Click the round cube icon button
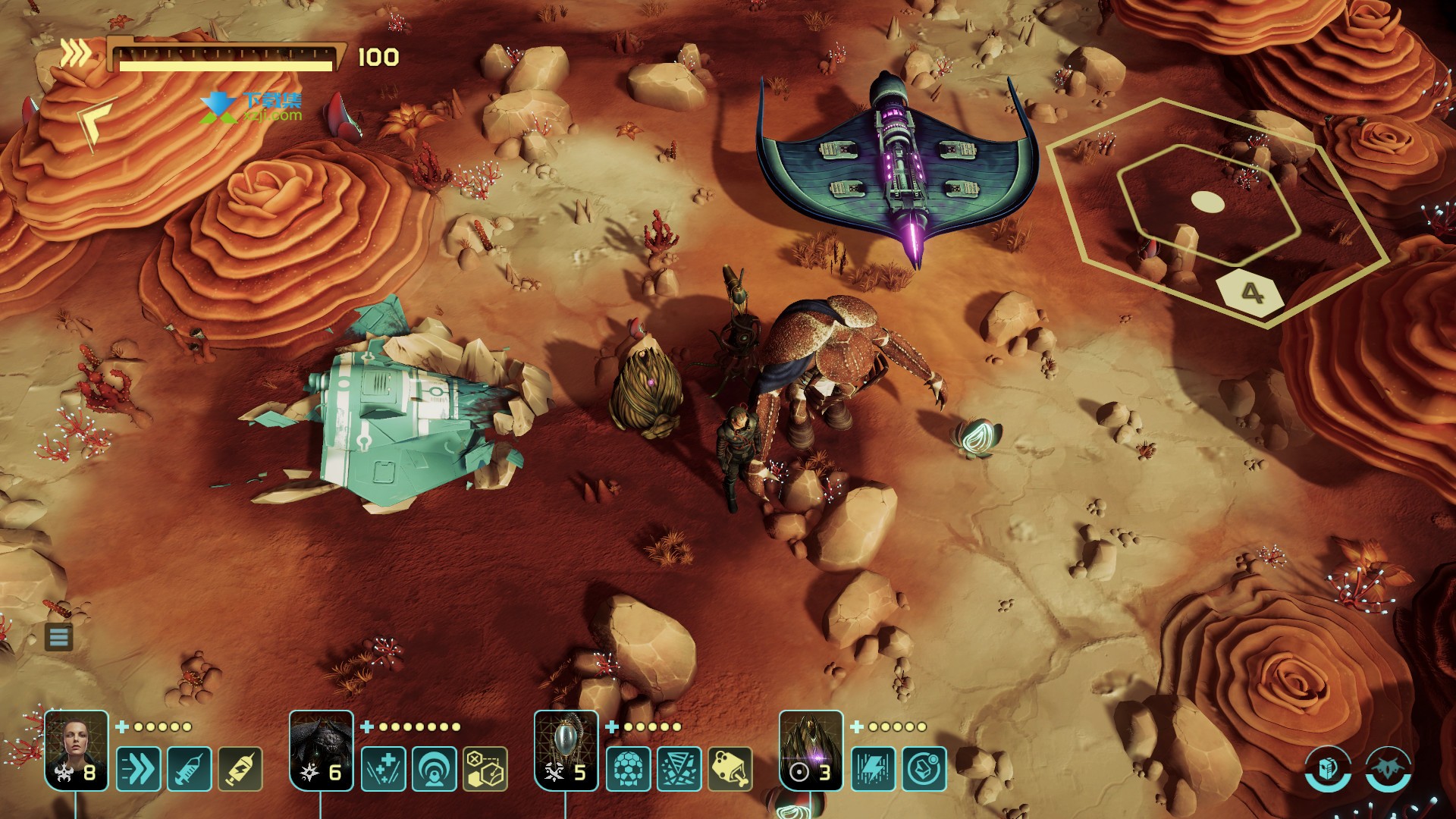1456x819 pixels. pyautogui.click(x=1328, y=770)
